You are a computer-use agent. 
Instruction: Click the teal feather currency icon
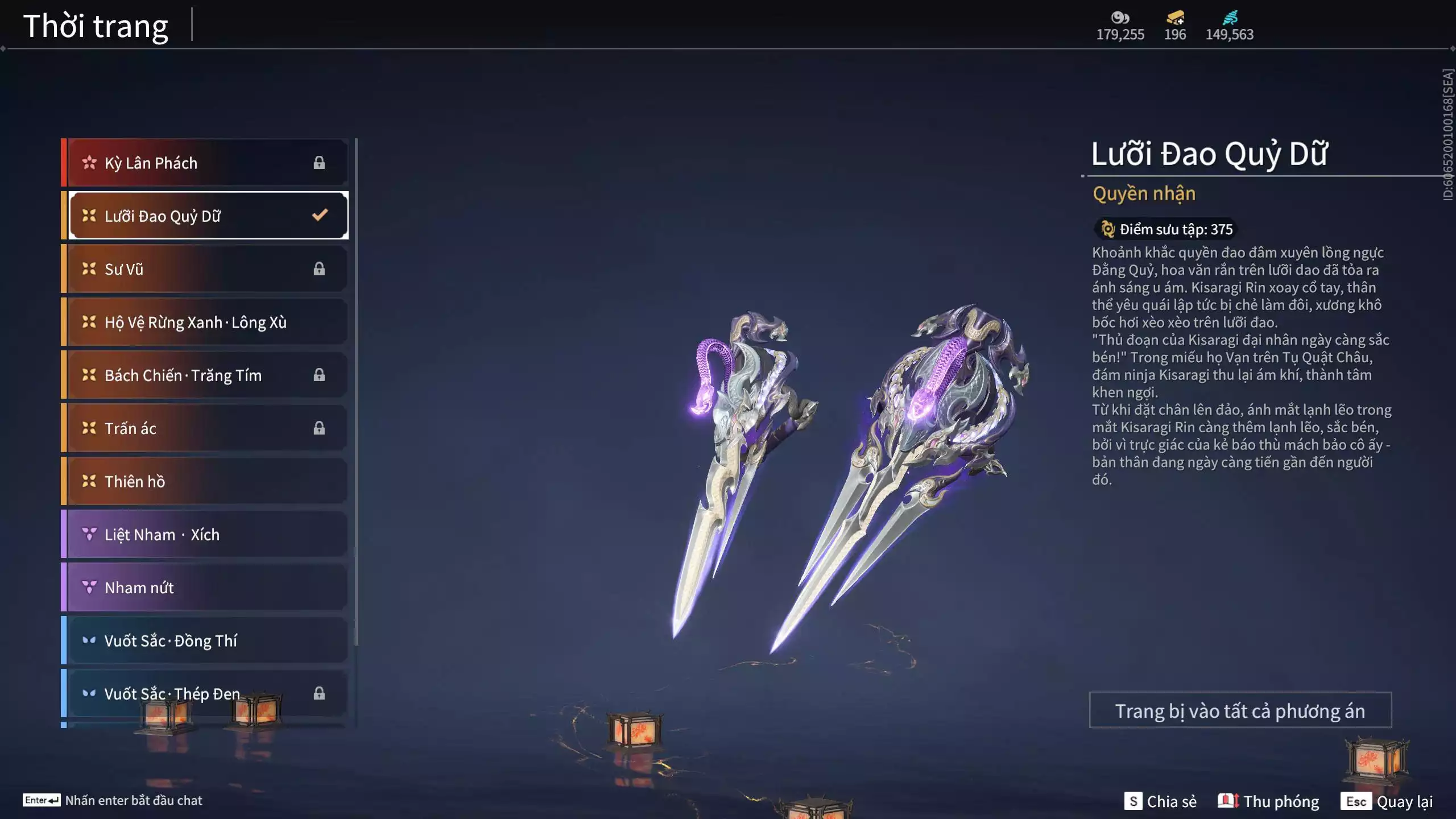coord(1230,18)
